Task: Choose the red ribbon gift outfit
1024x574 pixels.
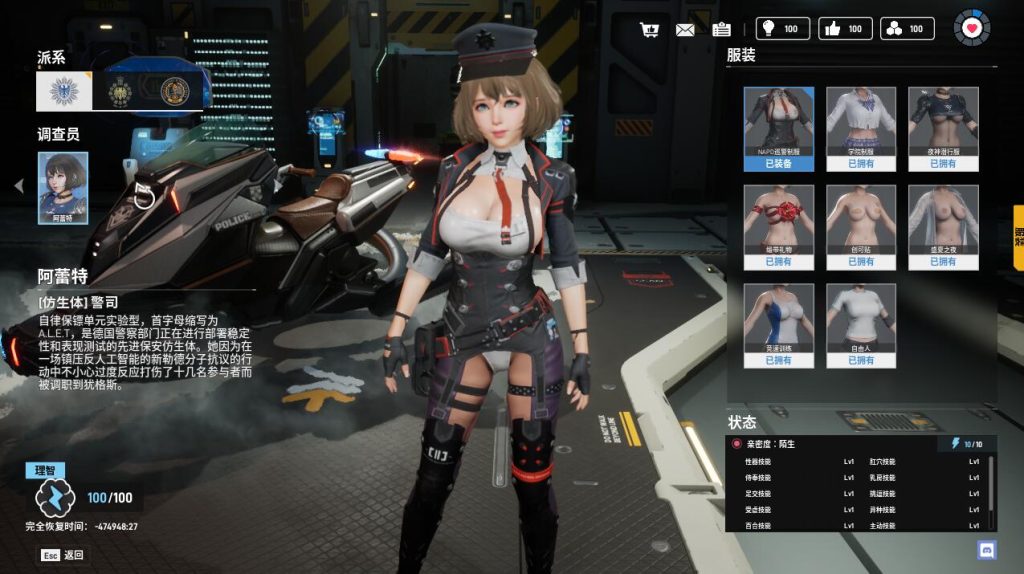Action: click(778, 226)
